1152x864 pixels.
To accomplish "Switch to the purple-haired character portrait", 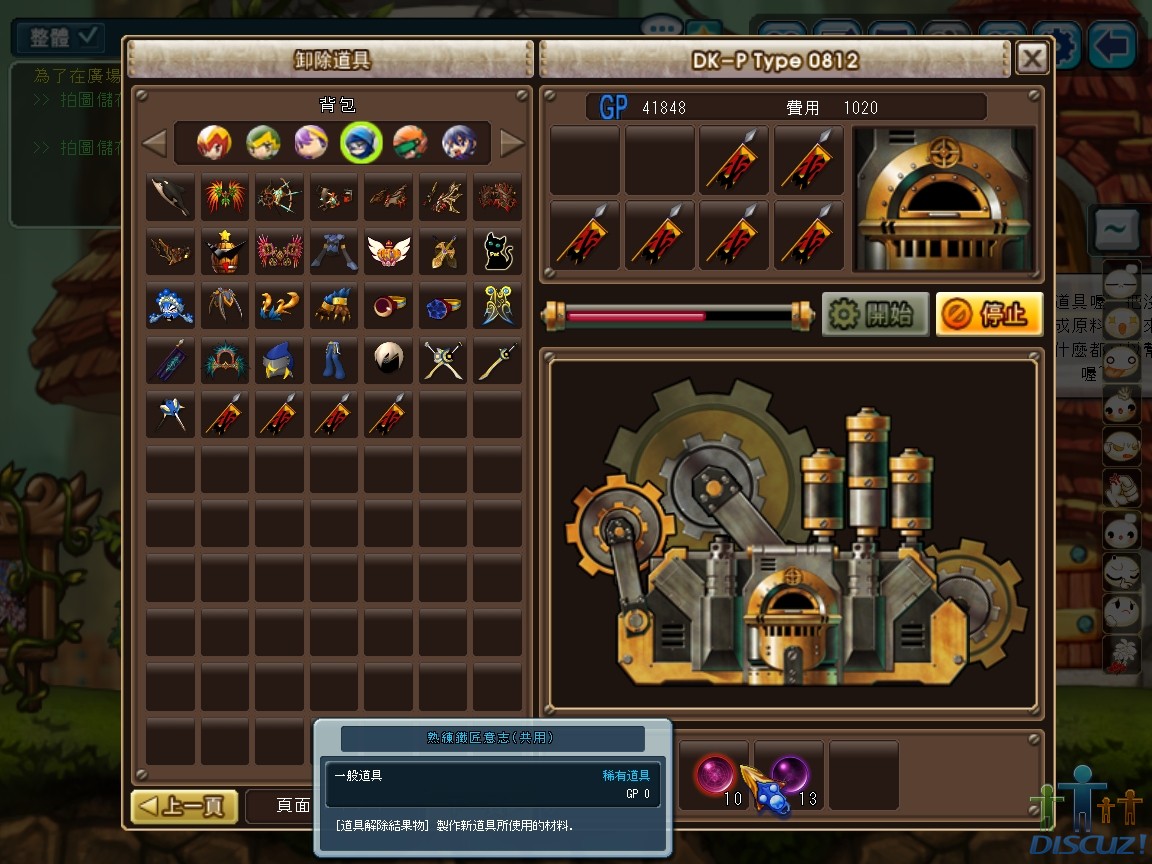I will (x=311, y=143).
